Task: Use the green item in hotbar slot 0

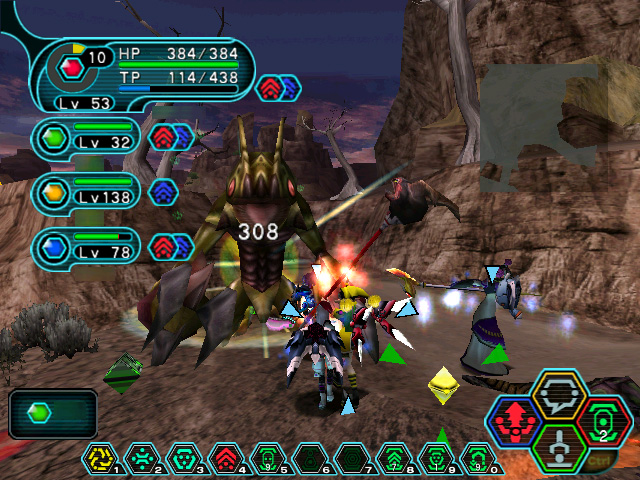Action: coord(477,459)
